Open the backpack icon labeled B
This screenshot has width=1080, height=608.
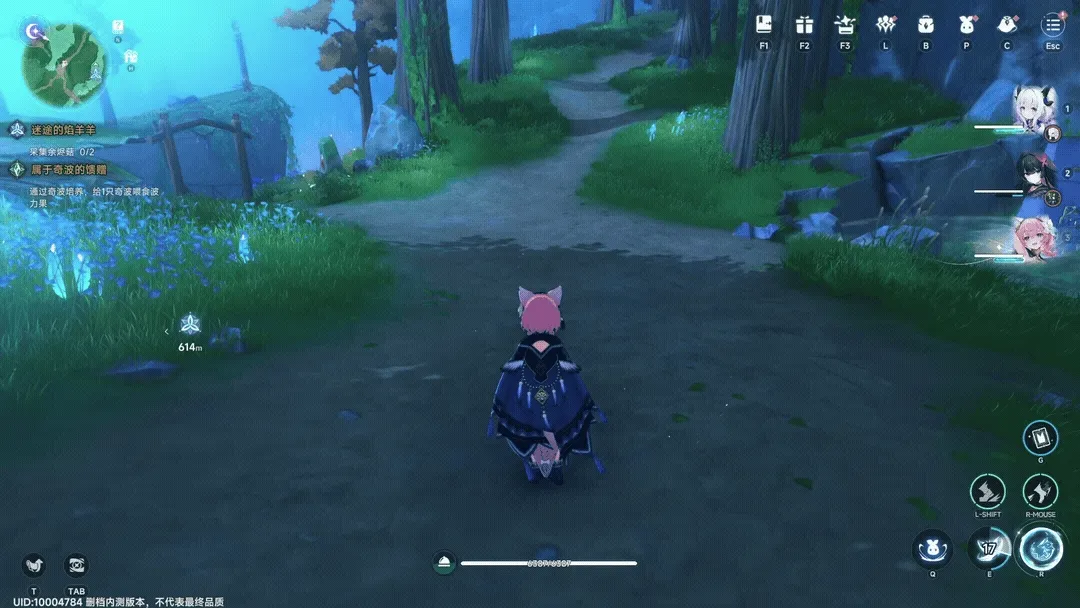point(925,25)
